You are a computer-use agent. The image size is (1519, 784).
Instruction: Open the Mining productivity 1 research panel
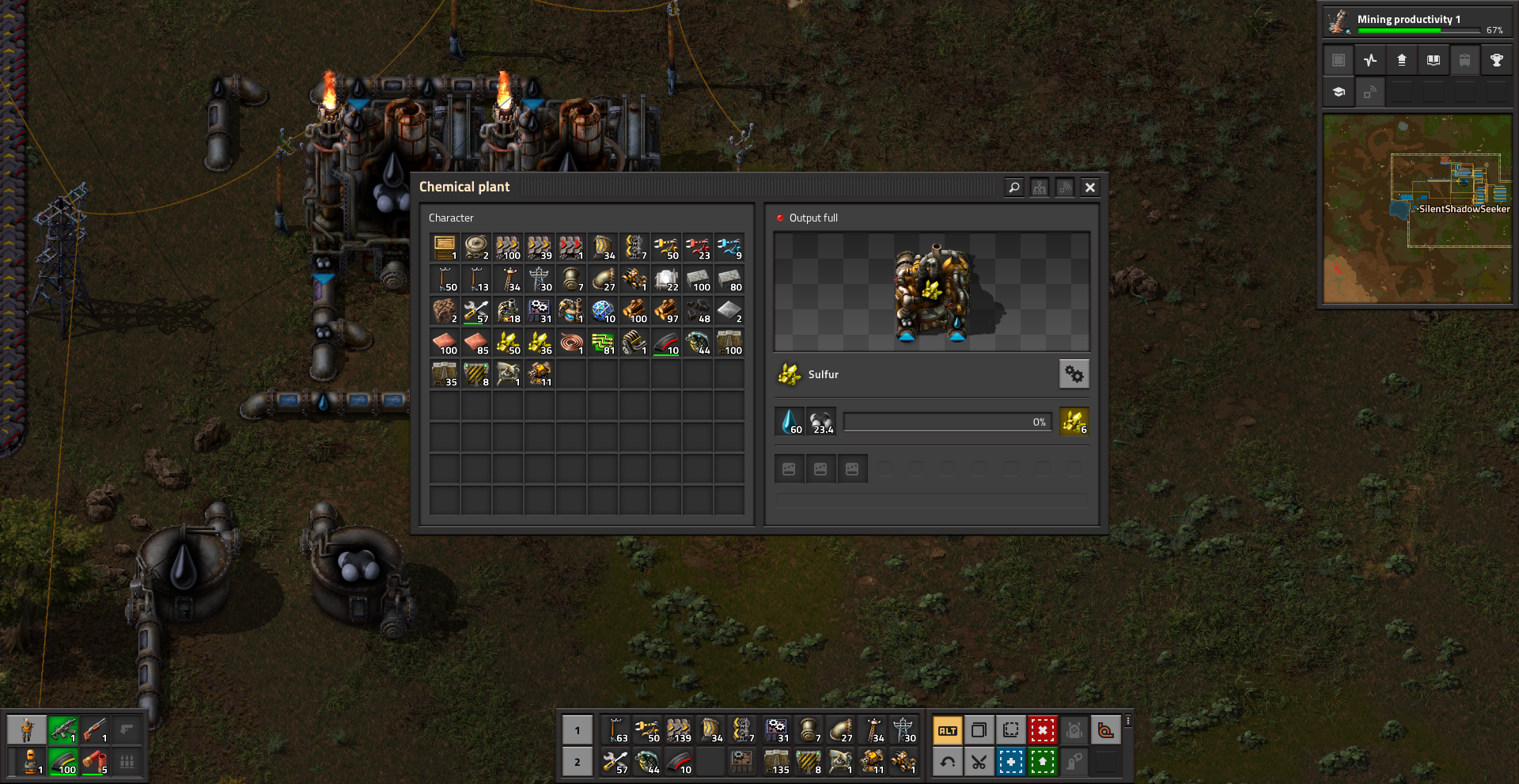(x=1416, y=21)
